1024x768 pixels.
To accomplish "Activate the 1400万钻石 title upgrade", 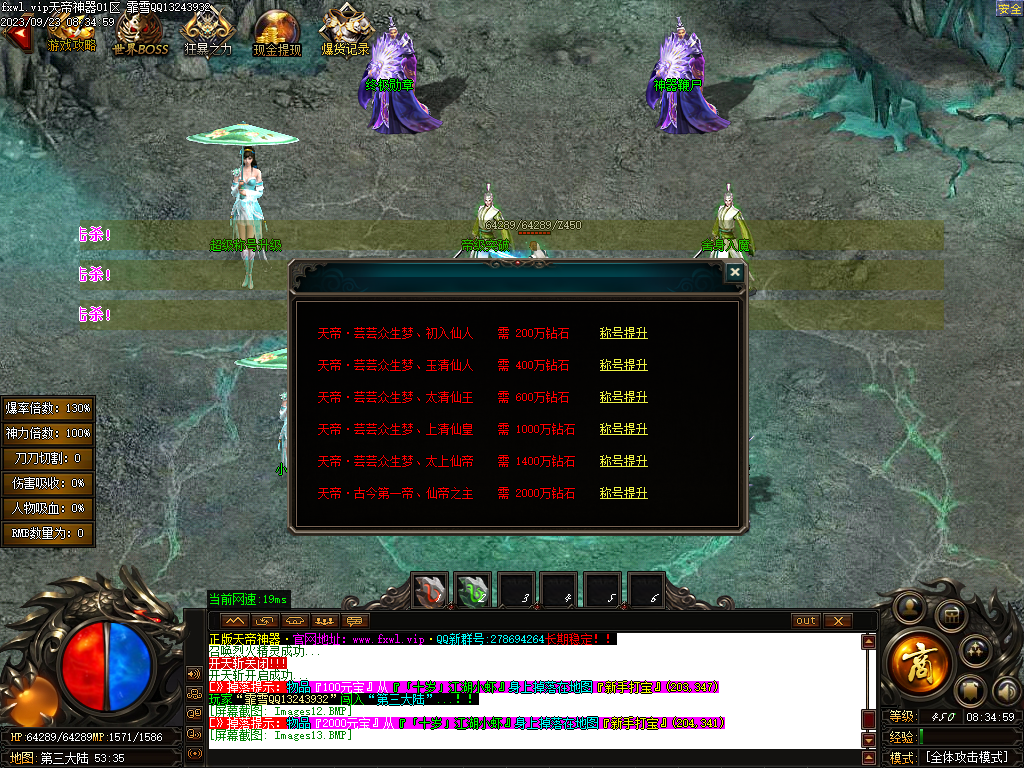I will 623,461.
